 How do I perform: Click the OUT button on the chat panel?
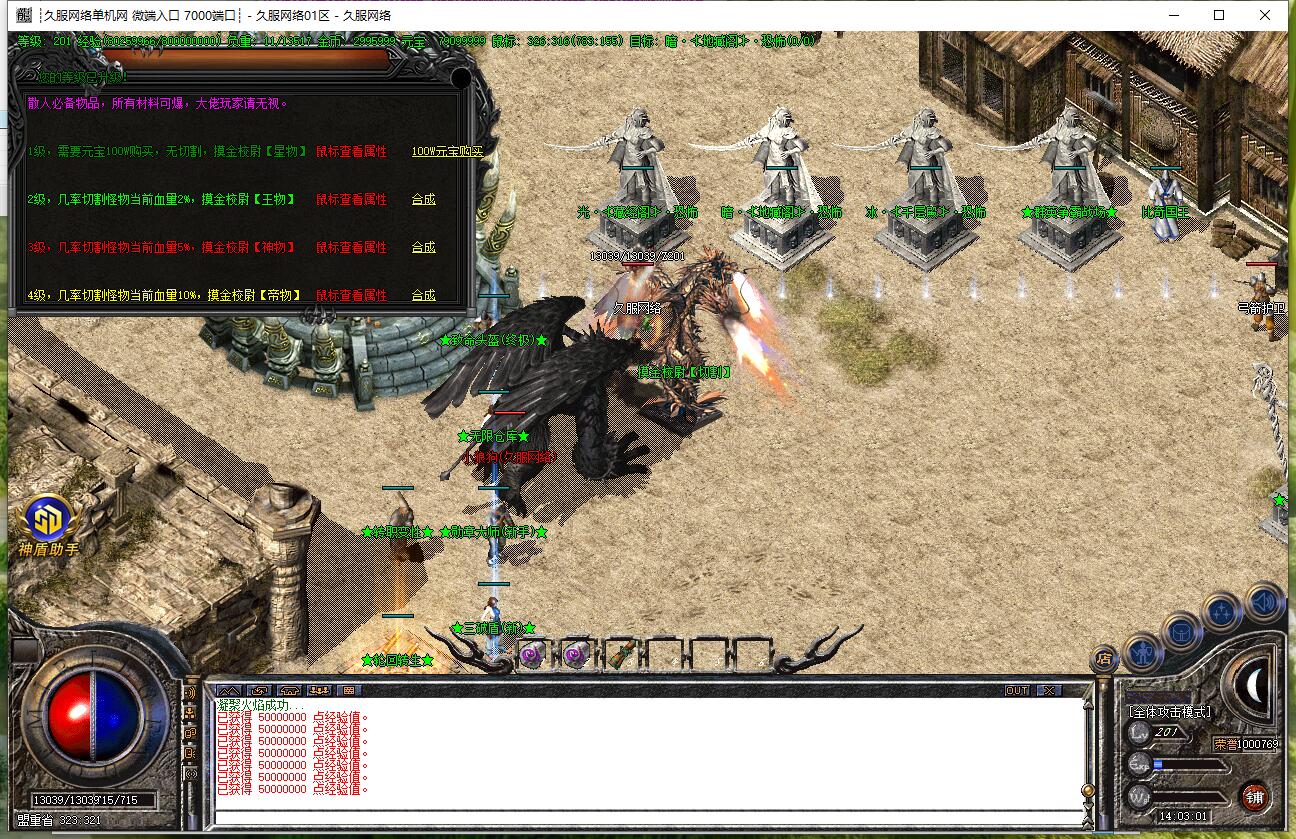[x=1017, y=690]
